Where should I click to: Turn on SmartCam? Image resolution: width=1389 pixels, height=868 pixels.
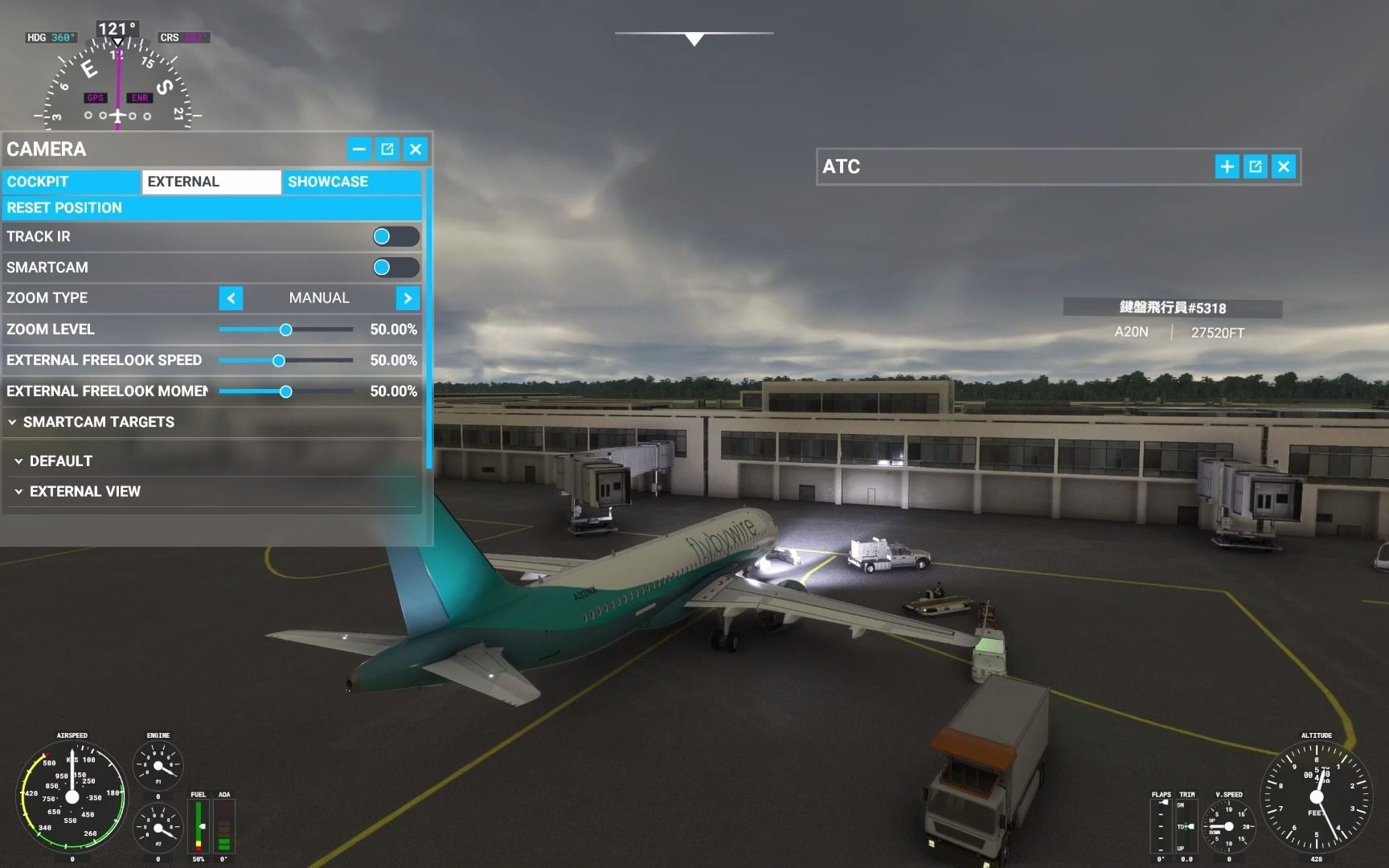pos(395,268)
